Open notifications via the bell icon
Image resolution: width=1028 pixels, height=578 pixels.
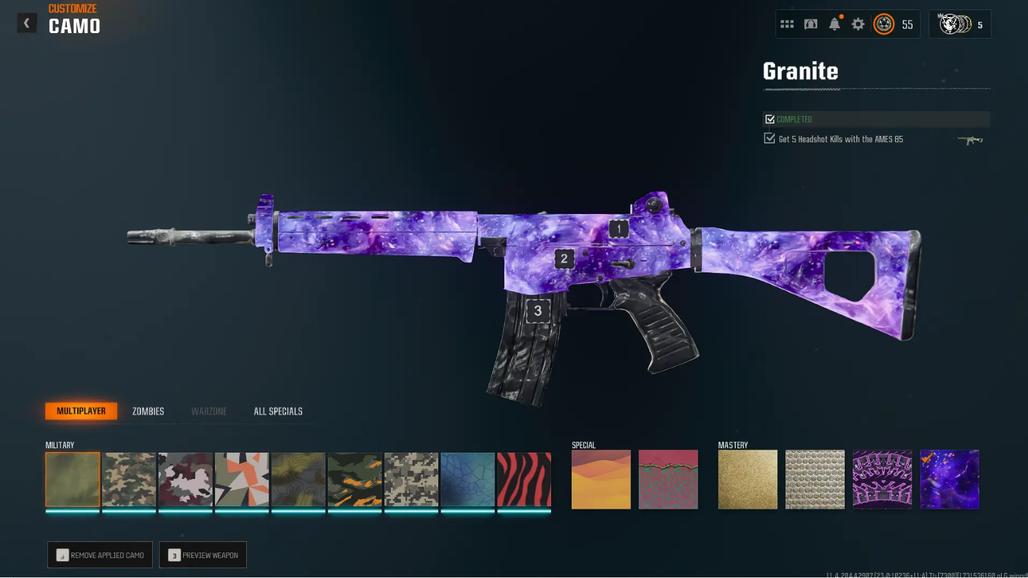coord(834,24)
